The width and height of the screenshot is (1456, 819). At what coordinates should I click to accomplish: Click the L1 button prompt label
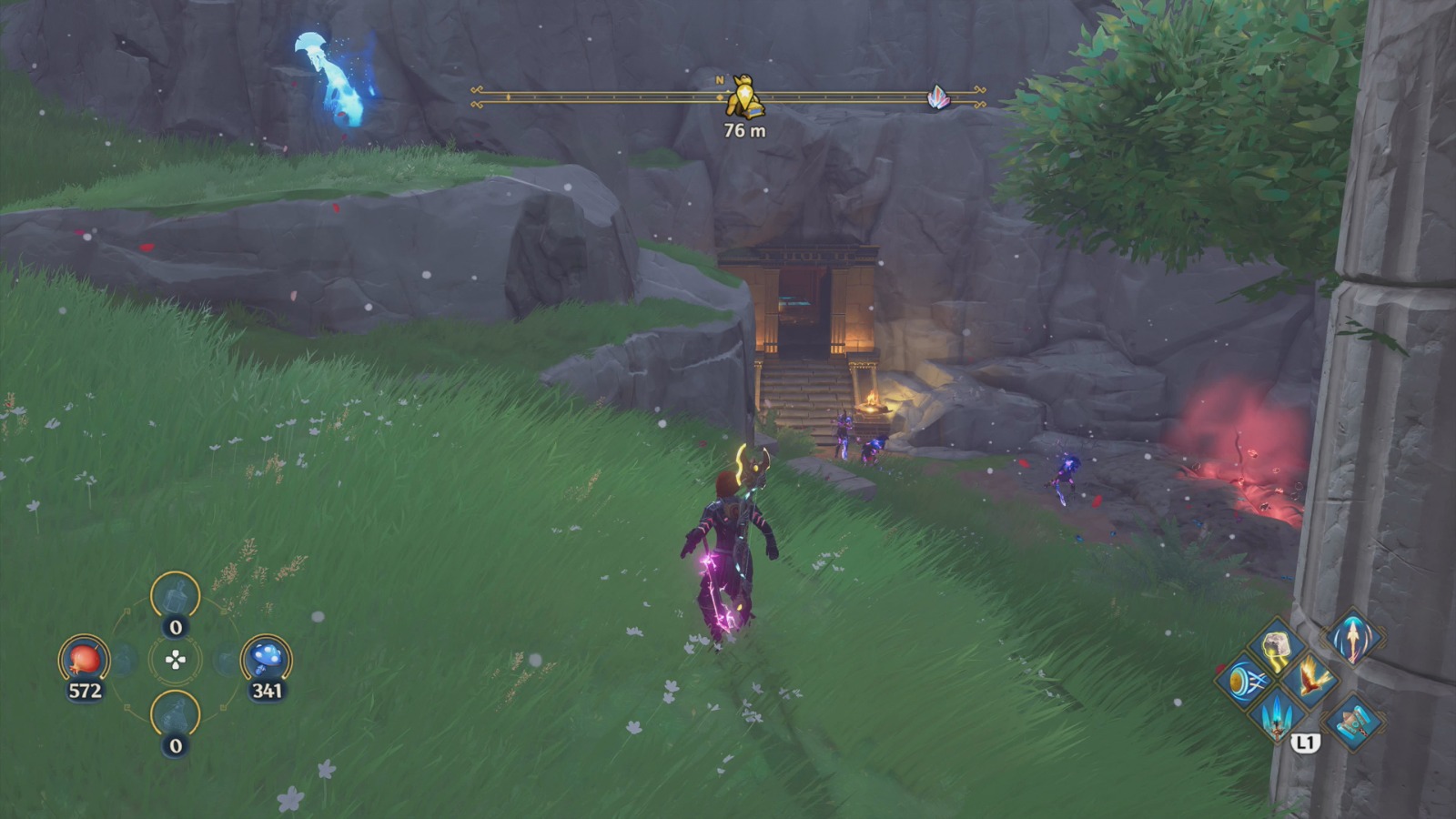1307,741
